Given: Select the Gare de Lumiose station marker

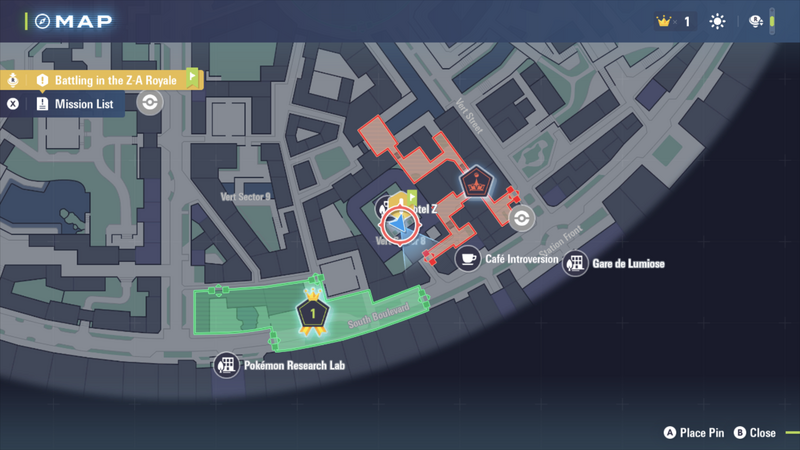Looking at the screenshot, I should [575, 264].
